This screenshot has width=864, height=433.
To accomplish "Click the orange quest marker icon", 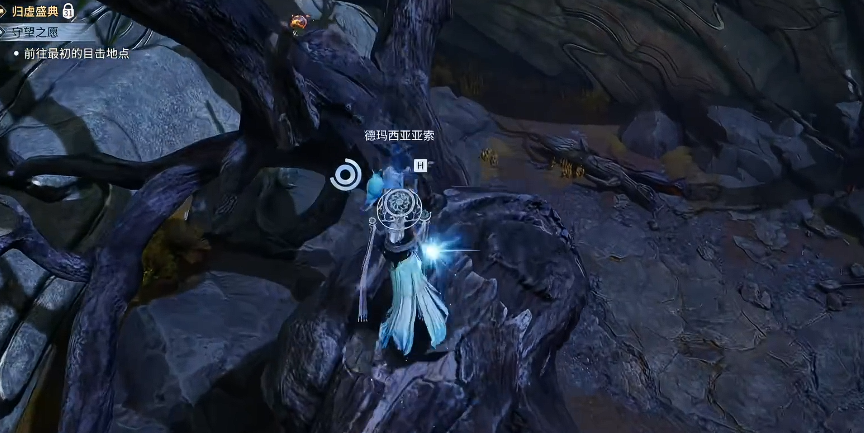I will click(298, 20).
